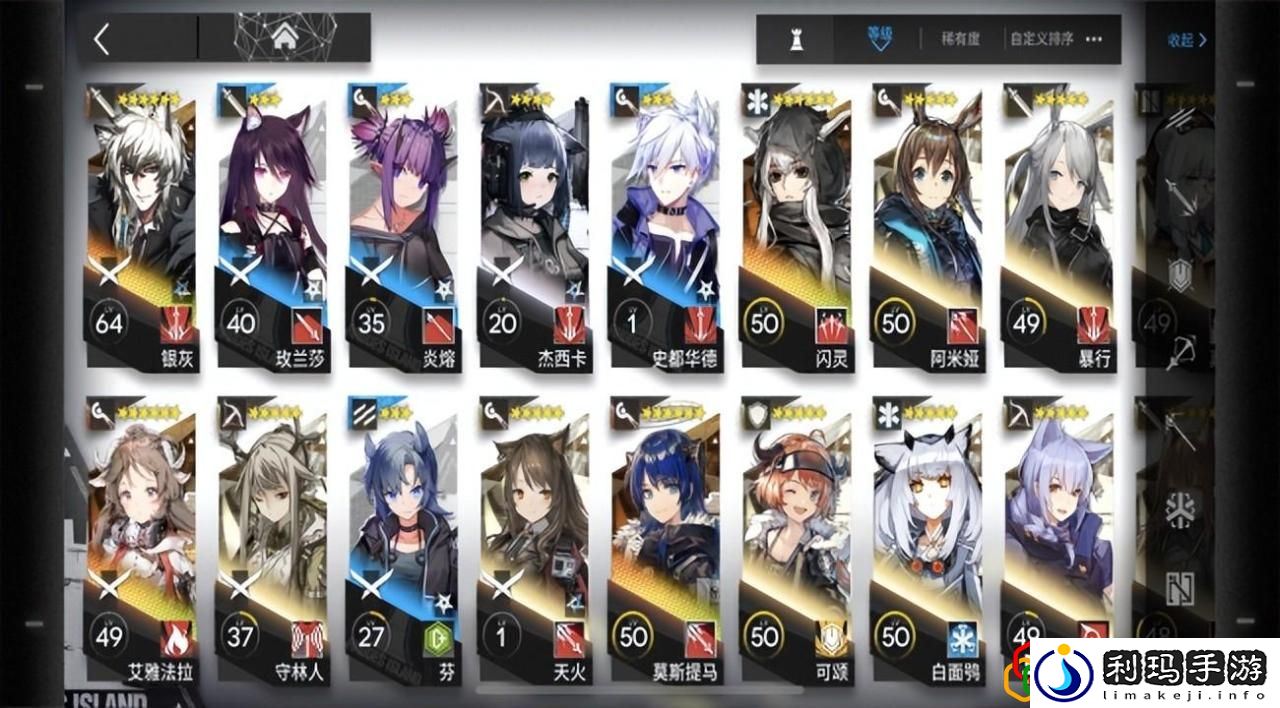The image size is (1280, 708).
Task: Click the chess rook icon in the sort bar
Action: (797, 40)
